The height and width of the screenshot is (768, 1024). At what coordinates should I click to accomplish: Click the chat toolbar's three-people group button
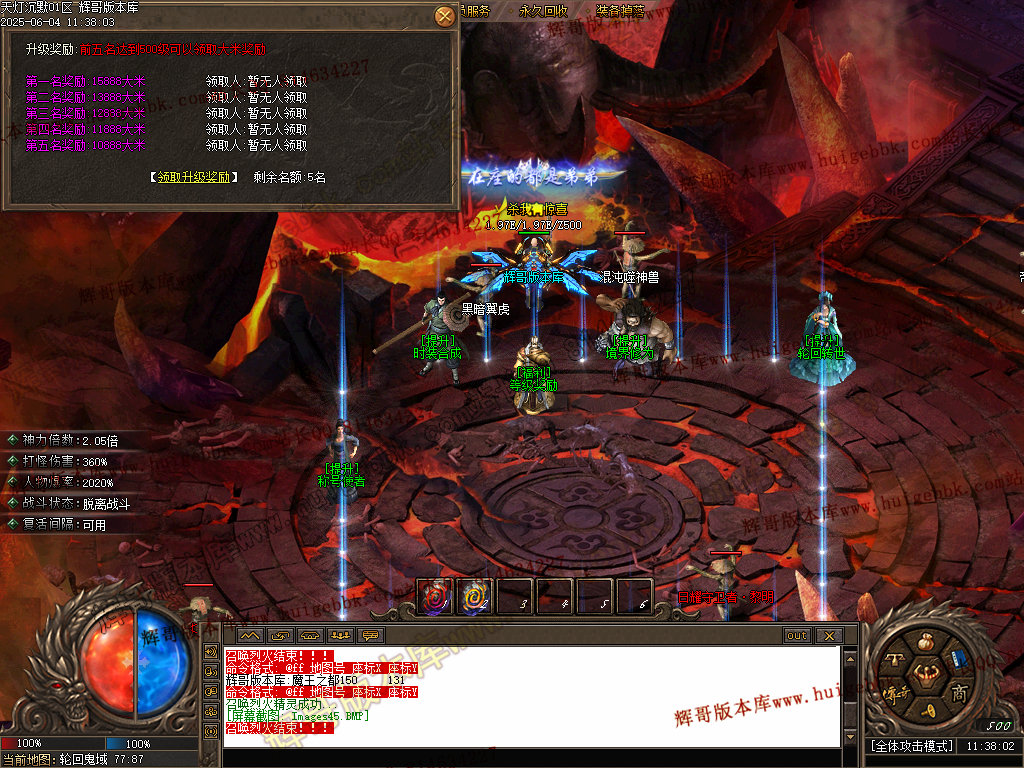click(x=340, y=636)
